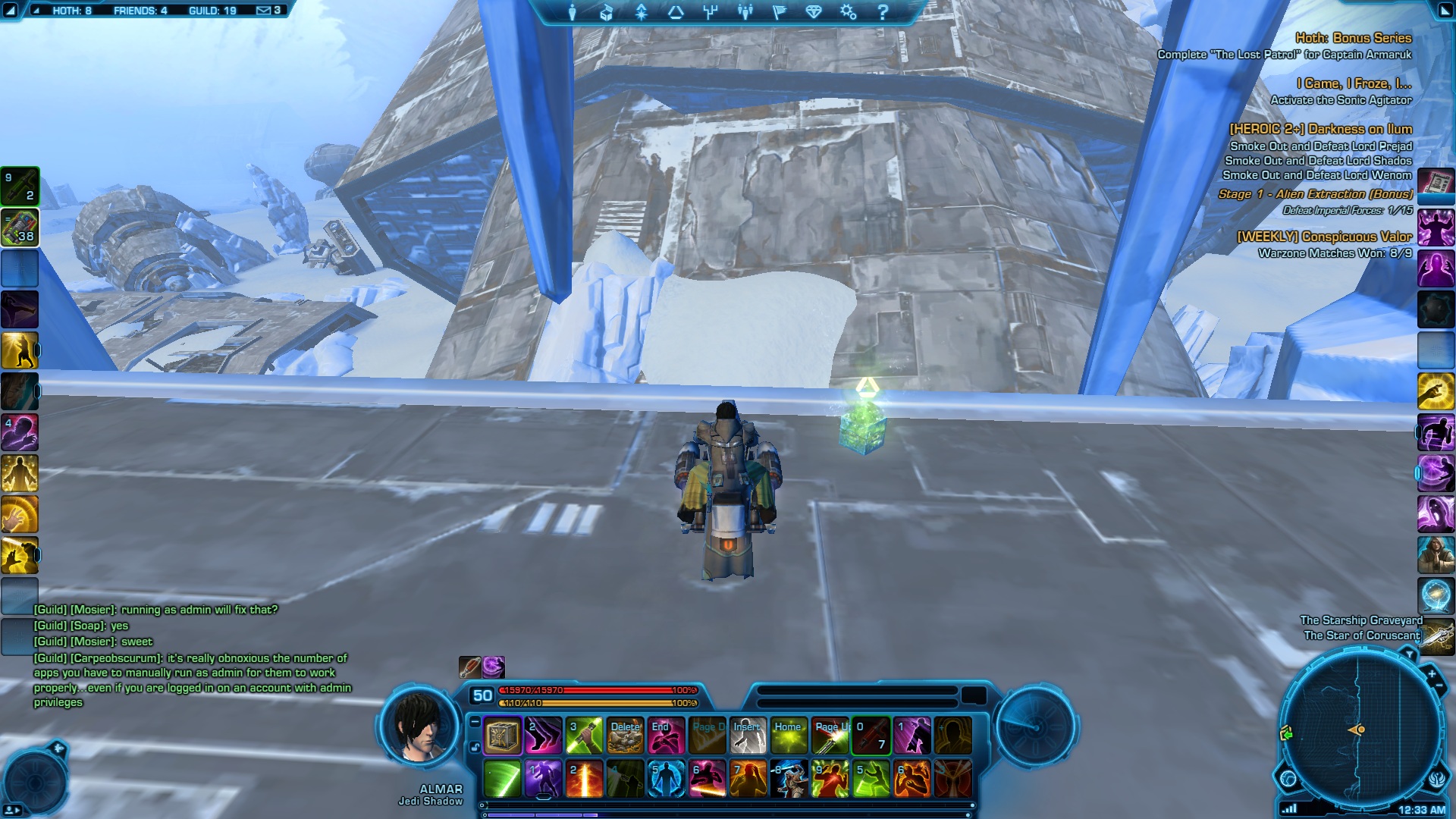Select the WEEKLY Conspicuous Valor quest

point(1324,237)
